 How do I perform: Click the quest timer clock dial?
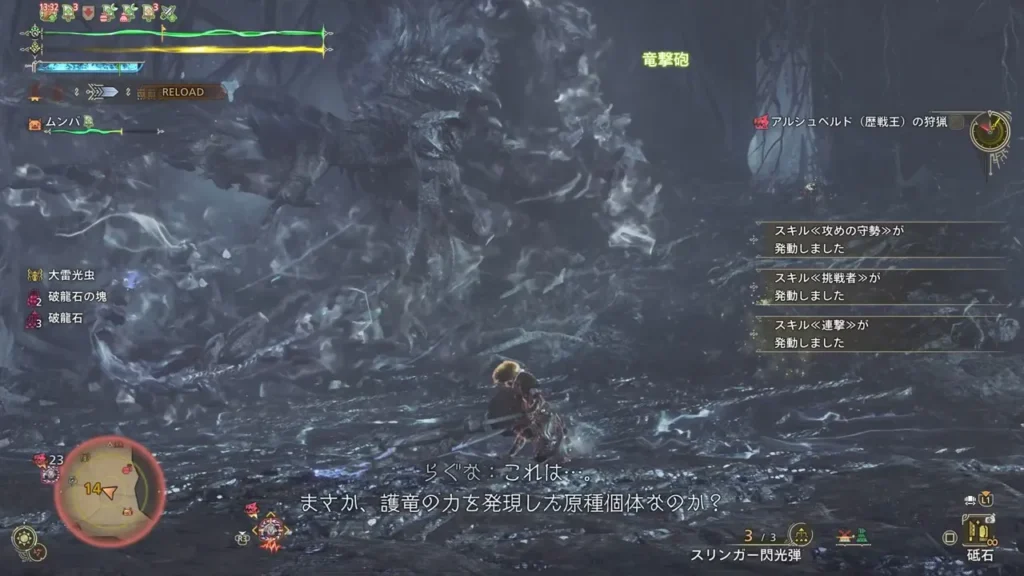[990, 131]
